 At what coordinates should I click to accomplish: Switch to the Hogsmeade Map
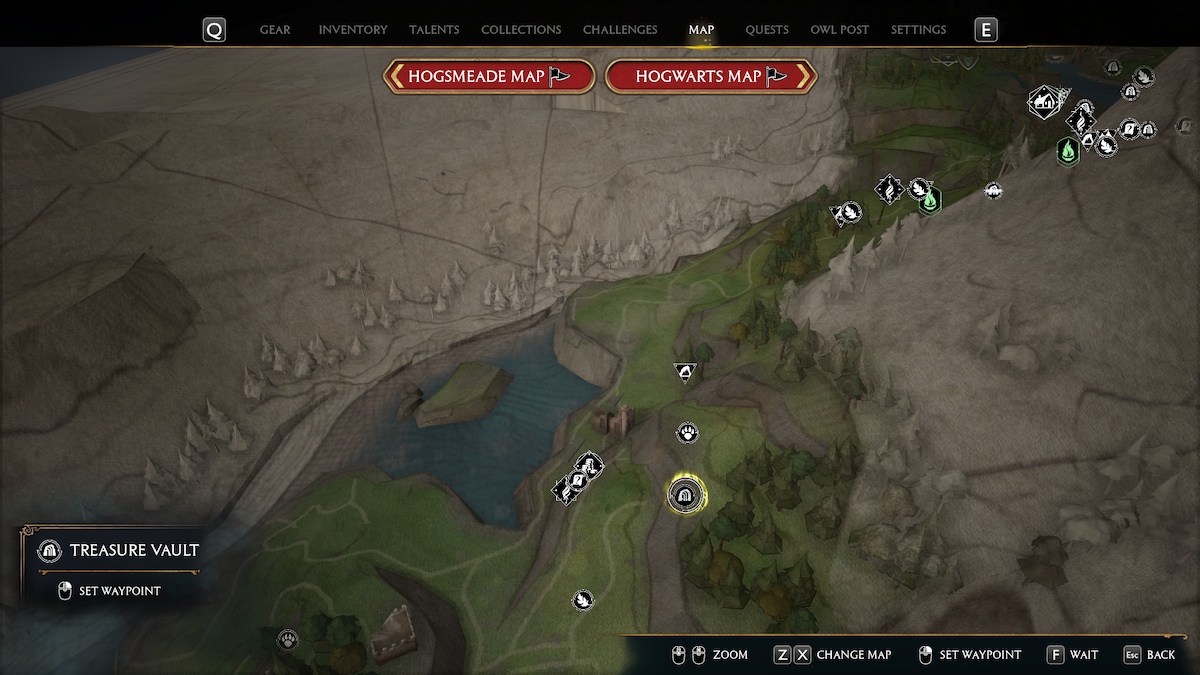pyautogui.click(x=489, y=76)
